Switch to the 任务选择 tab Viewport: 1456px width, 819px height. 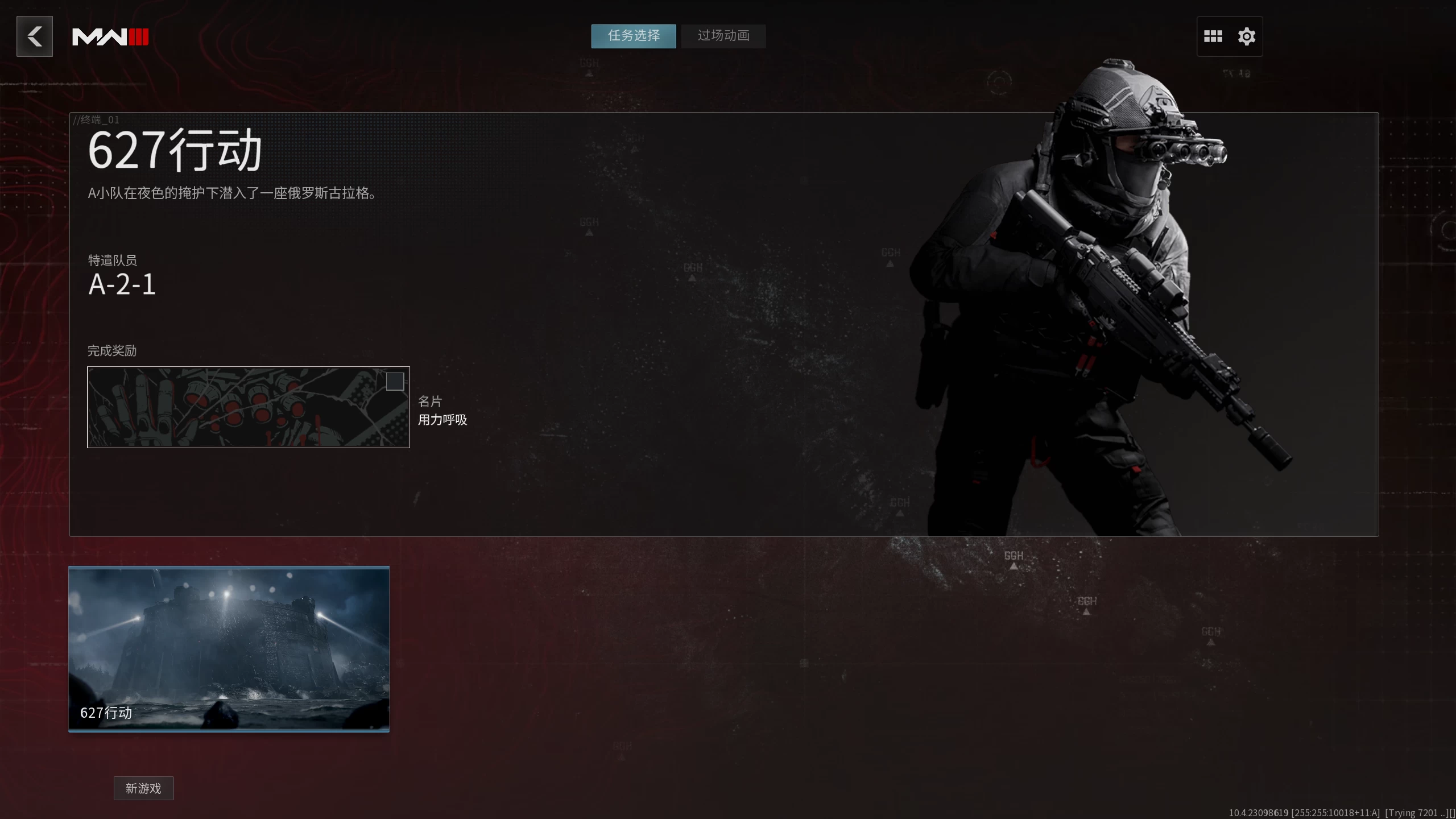[x=633, y=36]
